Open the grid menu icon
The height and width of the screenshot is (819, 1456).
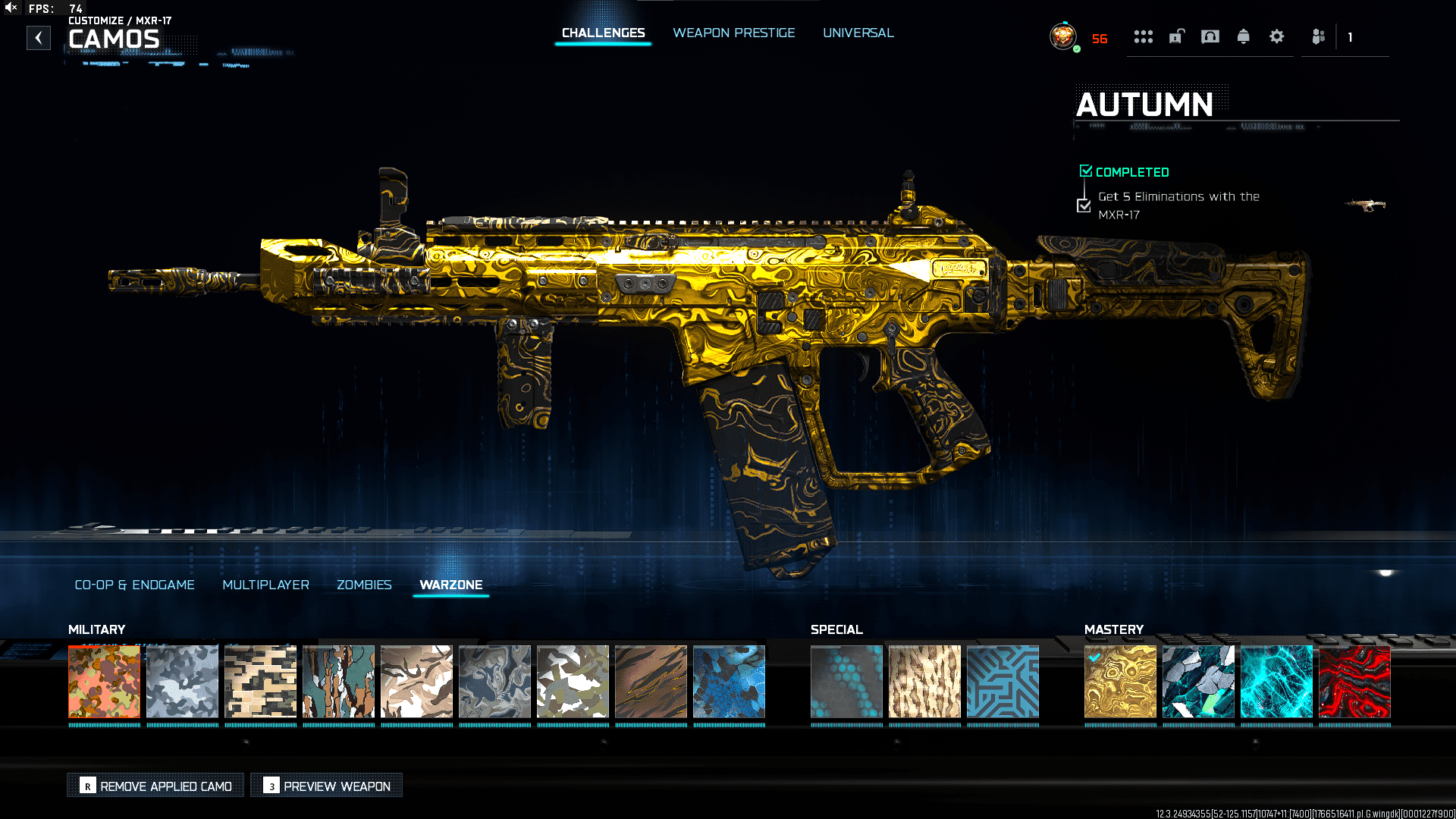point(1143,36)
